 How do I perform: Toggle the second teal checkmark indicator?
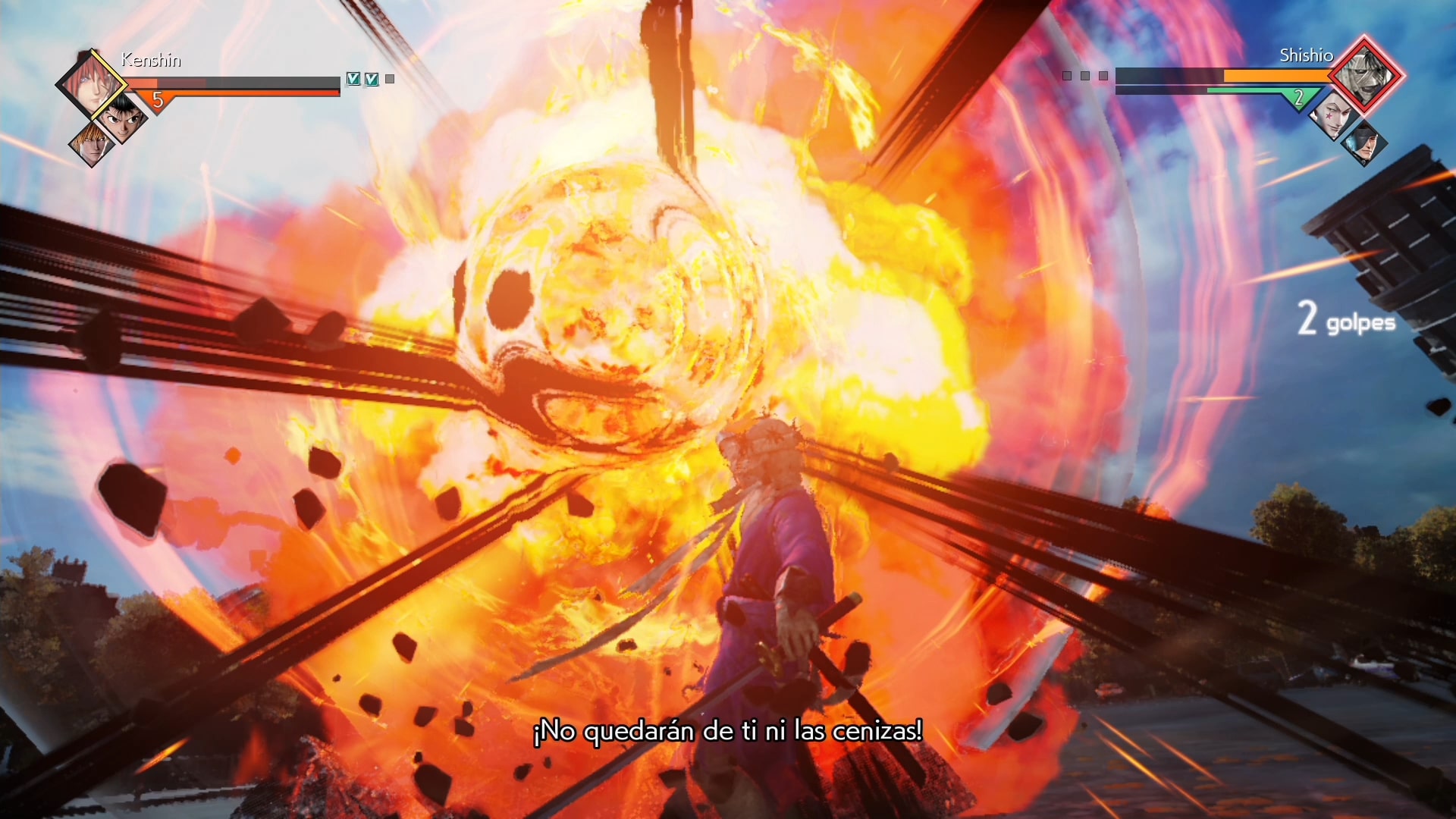click(371, 78)
